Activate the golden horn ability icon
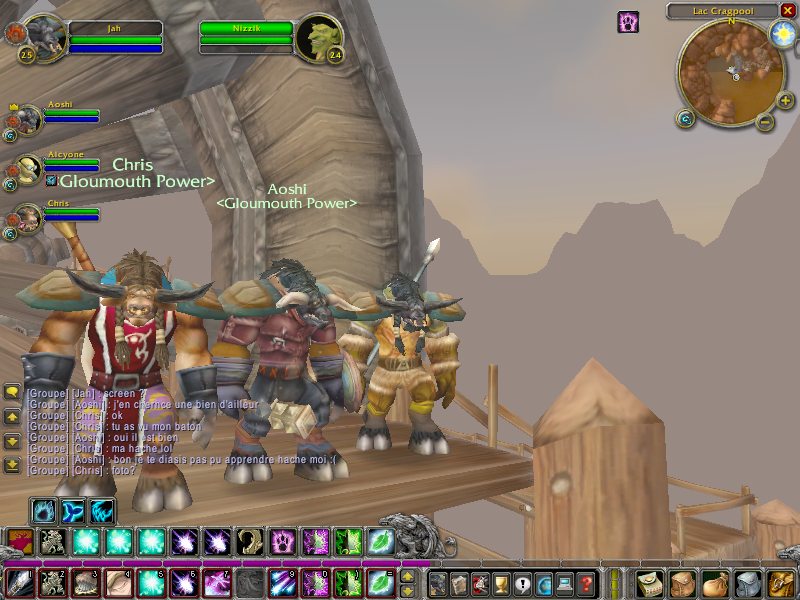The height and width of the screenshot is (600, 800). [x=250, y=542]
